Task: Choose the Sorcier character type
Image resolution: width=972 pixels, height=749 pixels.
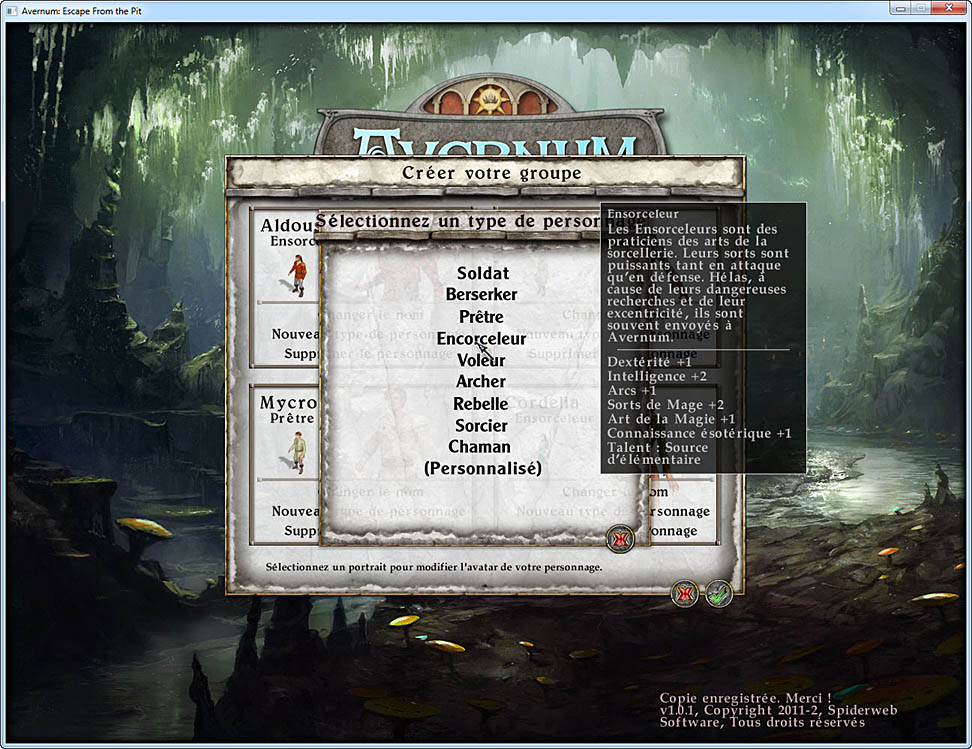Action: click(481, 425)
